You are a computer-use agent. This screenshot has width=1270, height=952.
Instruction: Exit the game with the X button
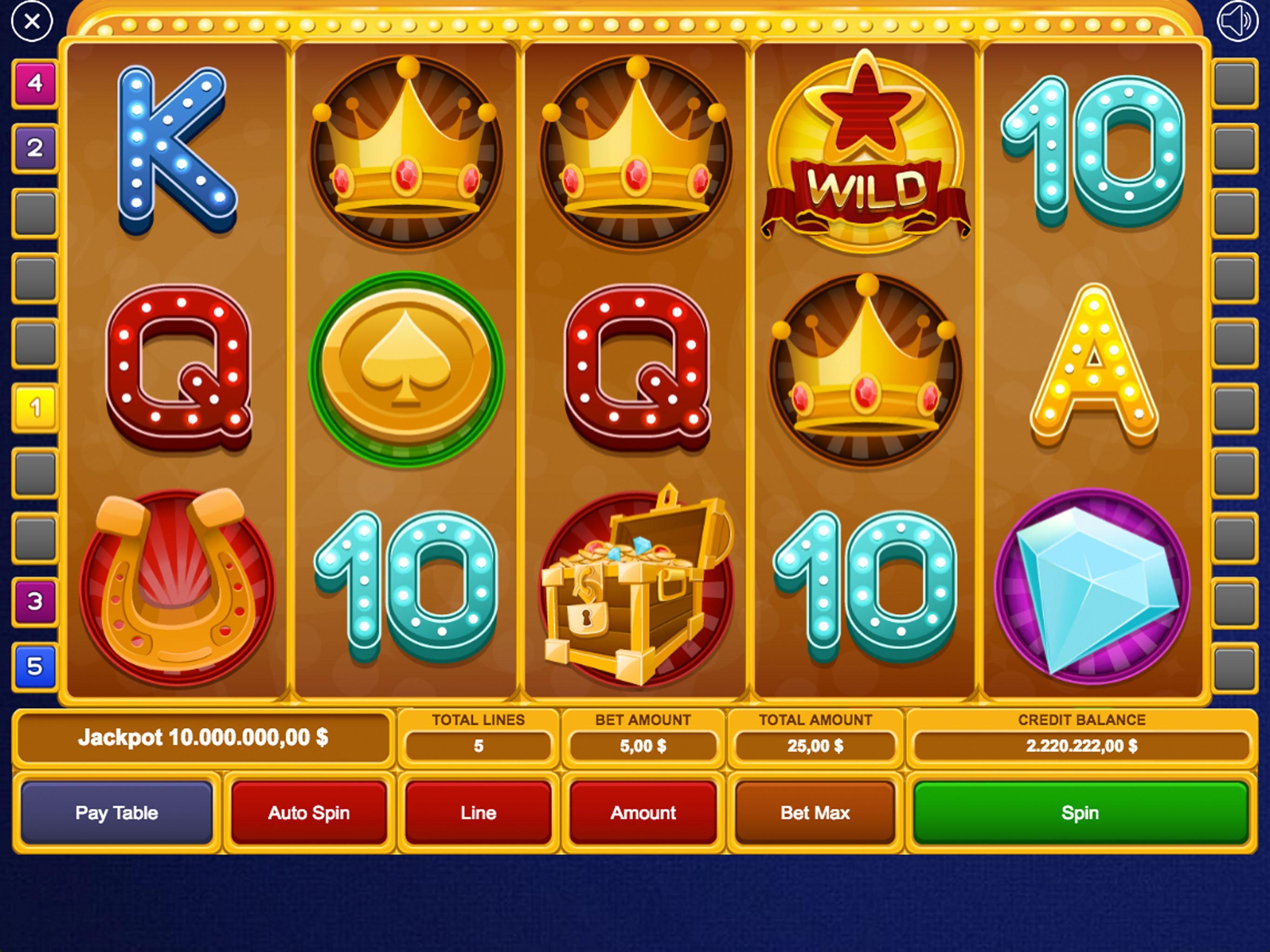32,22
